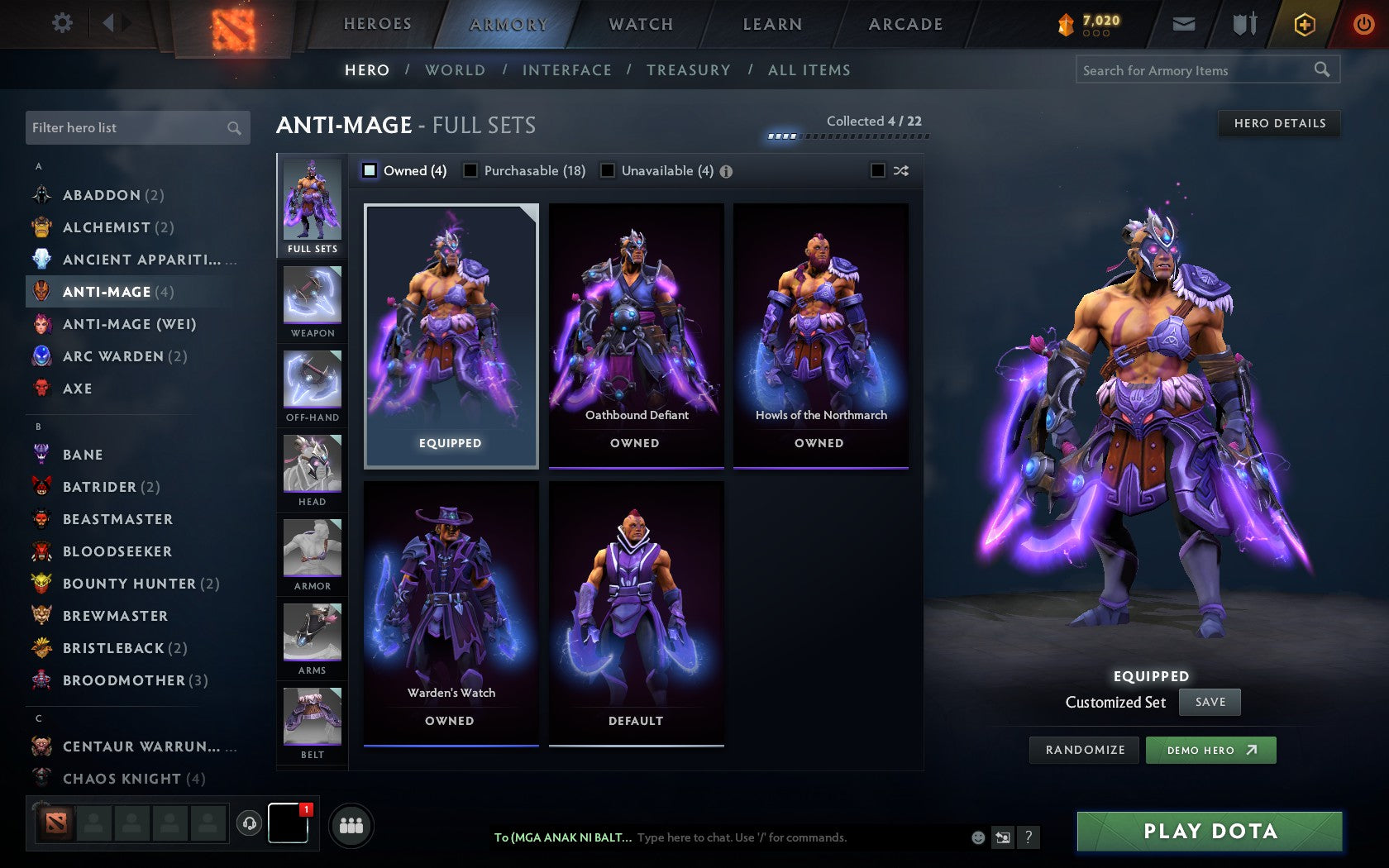
Task: Select the WEAPON item category tab
Action: (x=312, y=300)
